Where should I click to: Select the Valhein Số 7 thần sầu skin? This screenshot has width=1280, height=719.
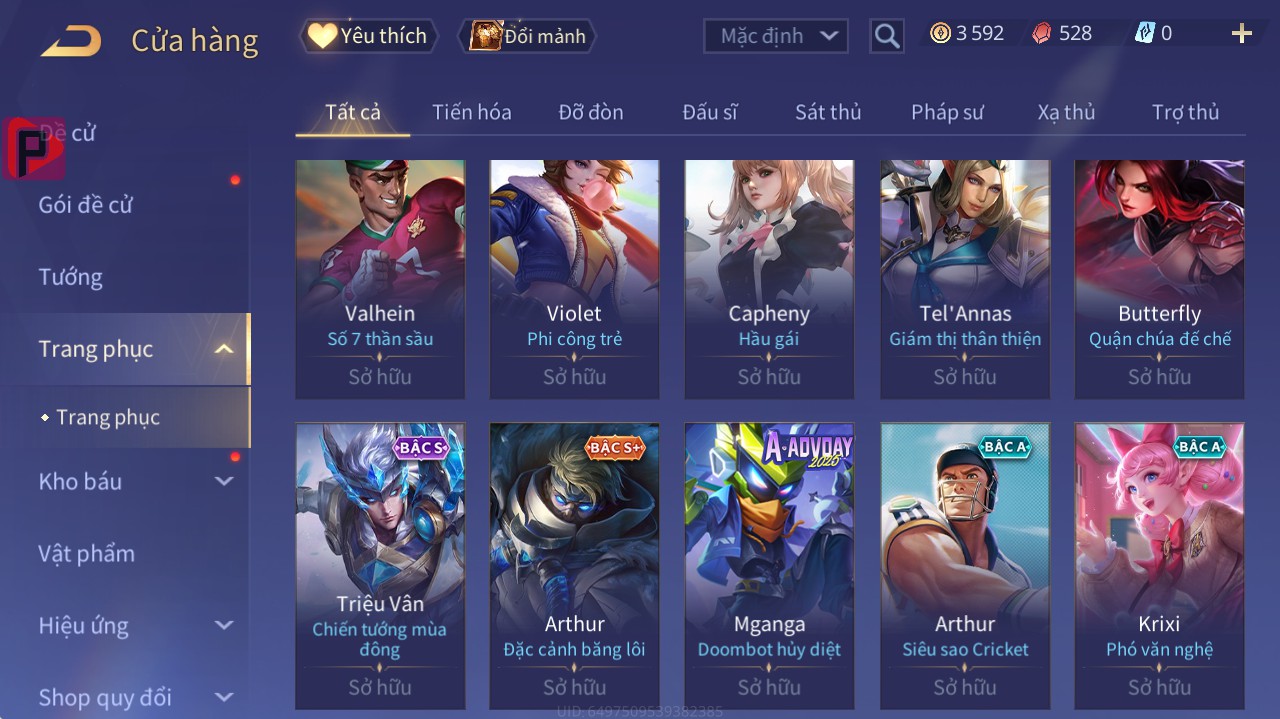pyautogui.click(x=380, y=278)
